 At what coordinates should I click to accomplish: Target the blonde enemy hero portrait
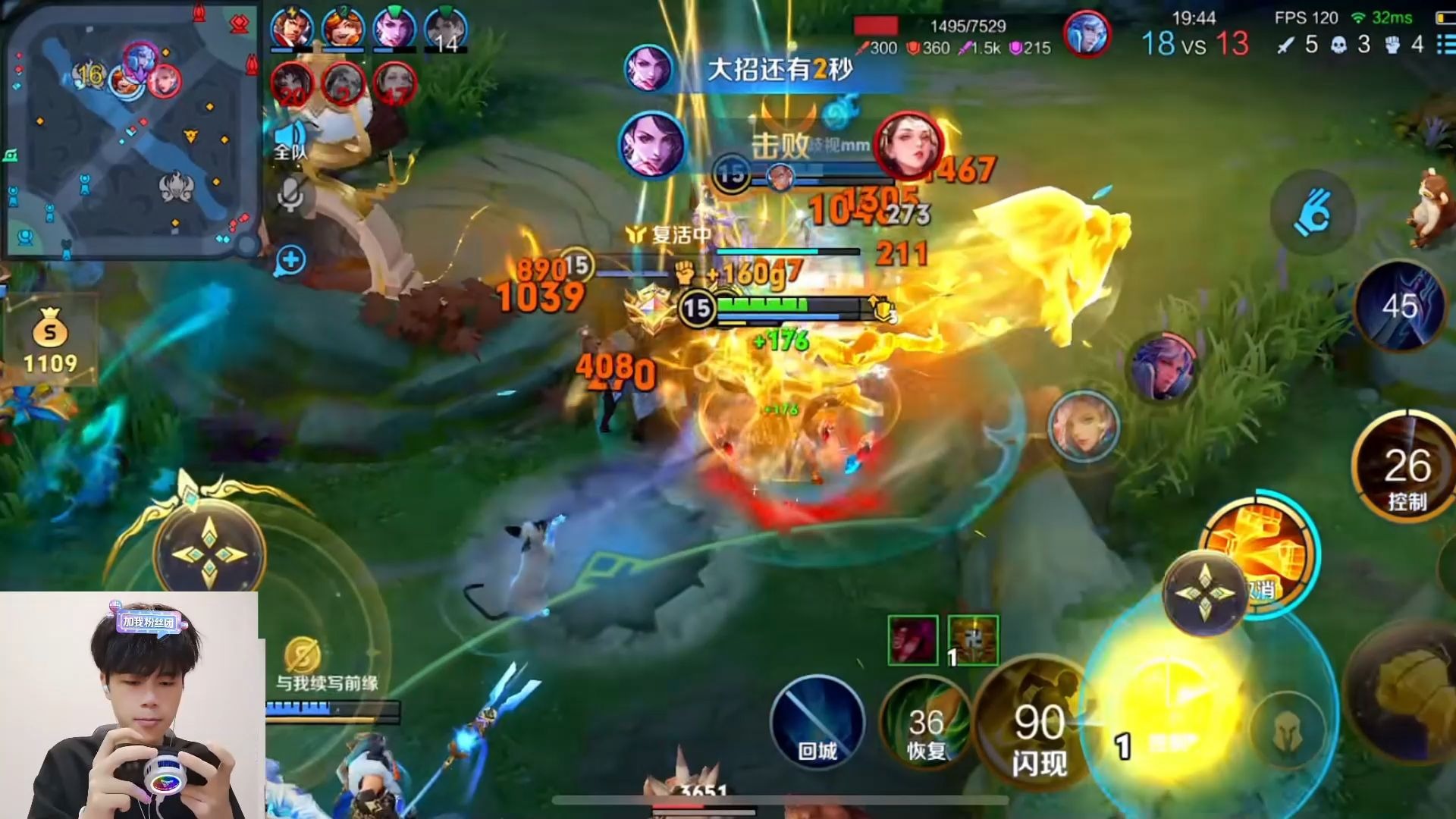(x=1083, y=426)
